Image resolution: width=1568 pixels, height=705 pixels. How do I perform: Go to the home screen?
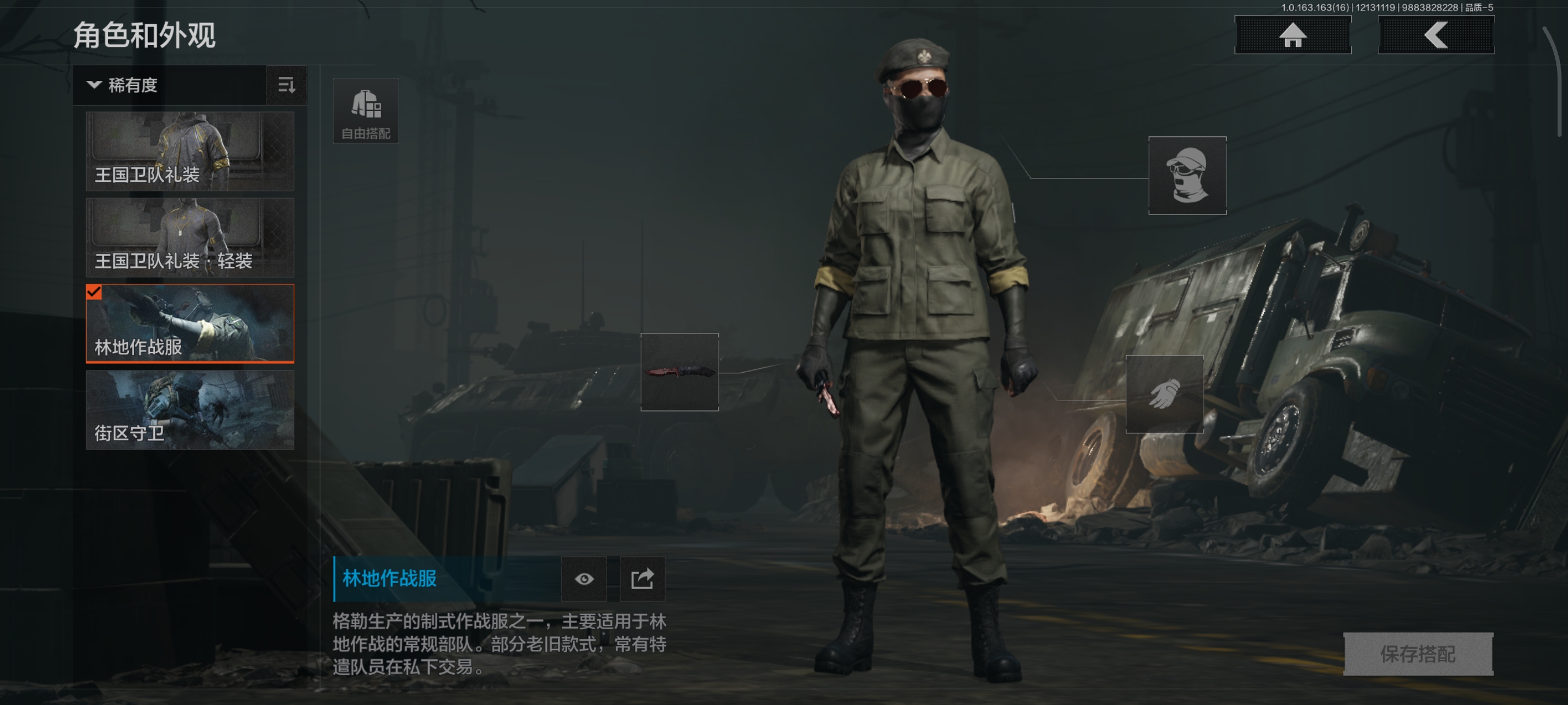pos(1292,35)
